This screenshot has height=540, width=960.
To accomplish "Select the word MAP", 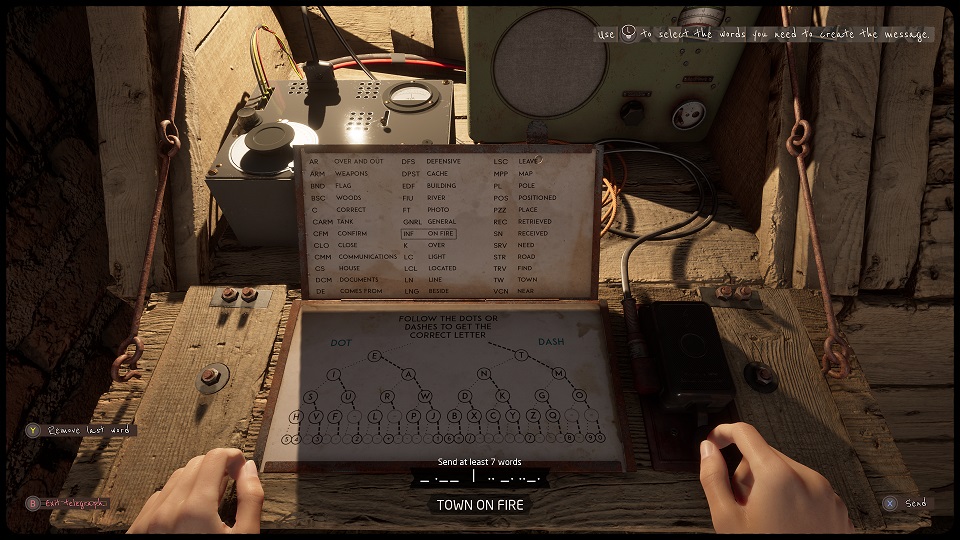I will 525,173.
